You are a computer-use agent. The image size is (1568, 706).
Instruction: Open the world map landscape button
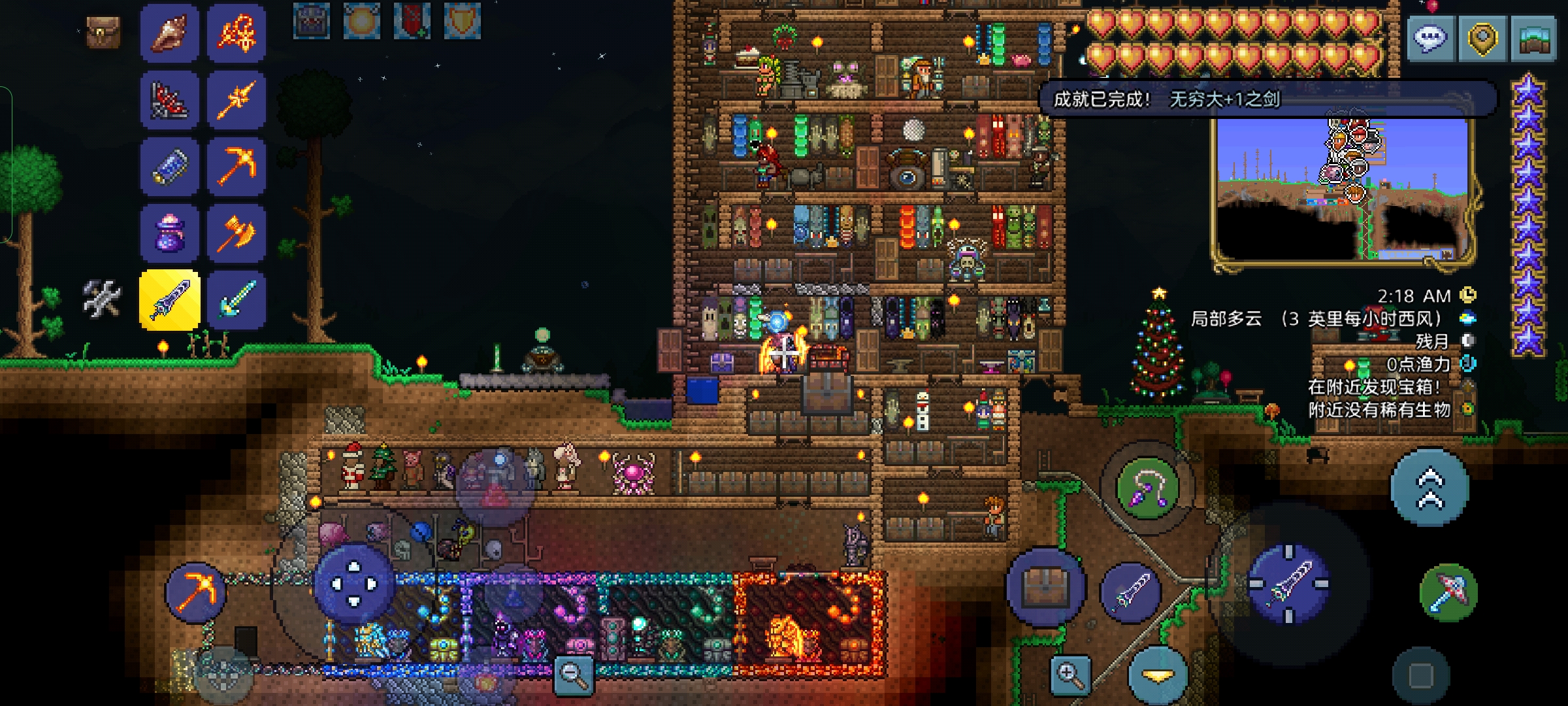tap(1533, 39)
